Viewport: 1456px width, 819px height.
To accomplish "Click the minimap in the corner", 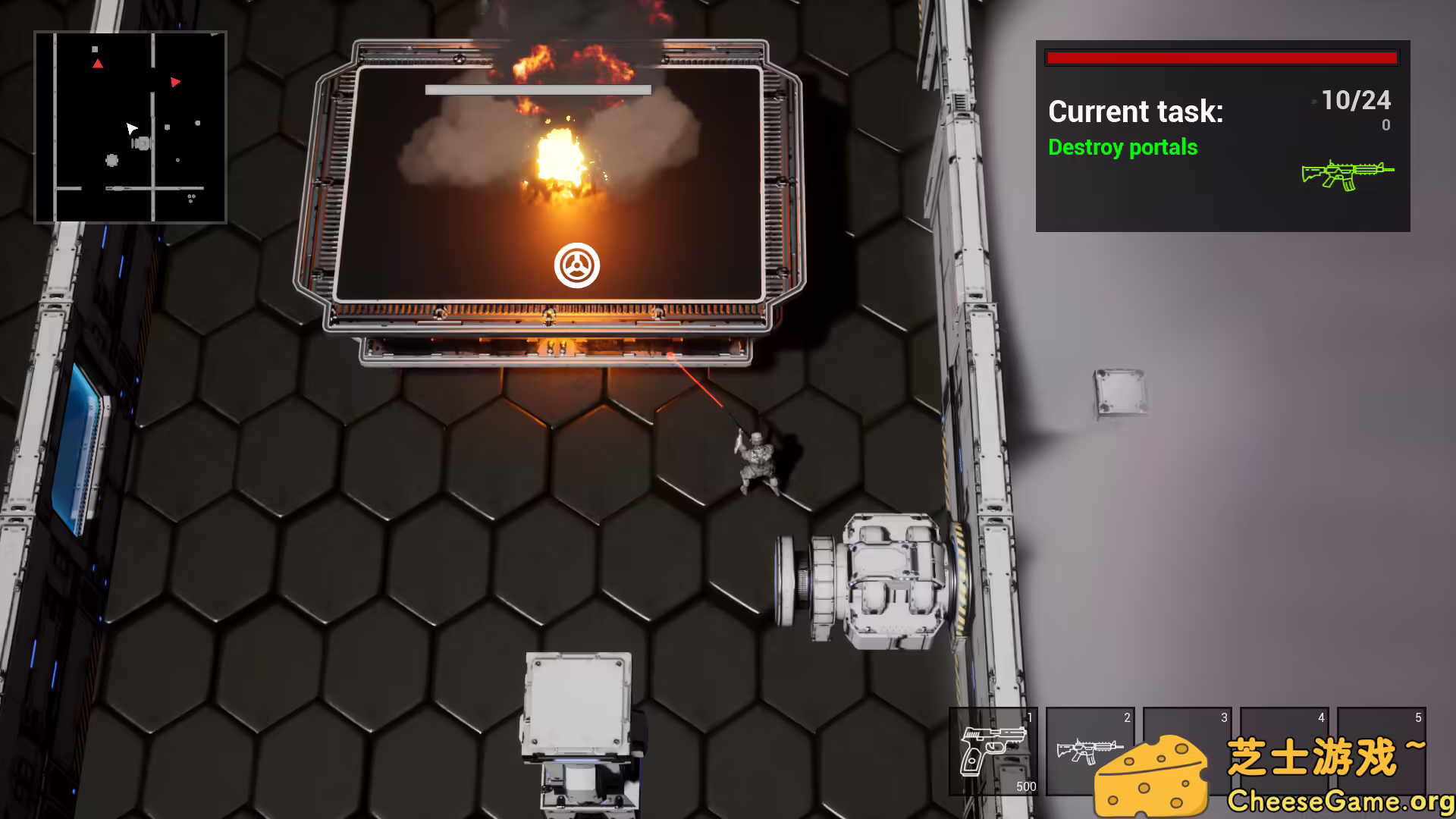I will coord(130,127).
